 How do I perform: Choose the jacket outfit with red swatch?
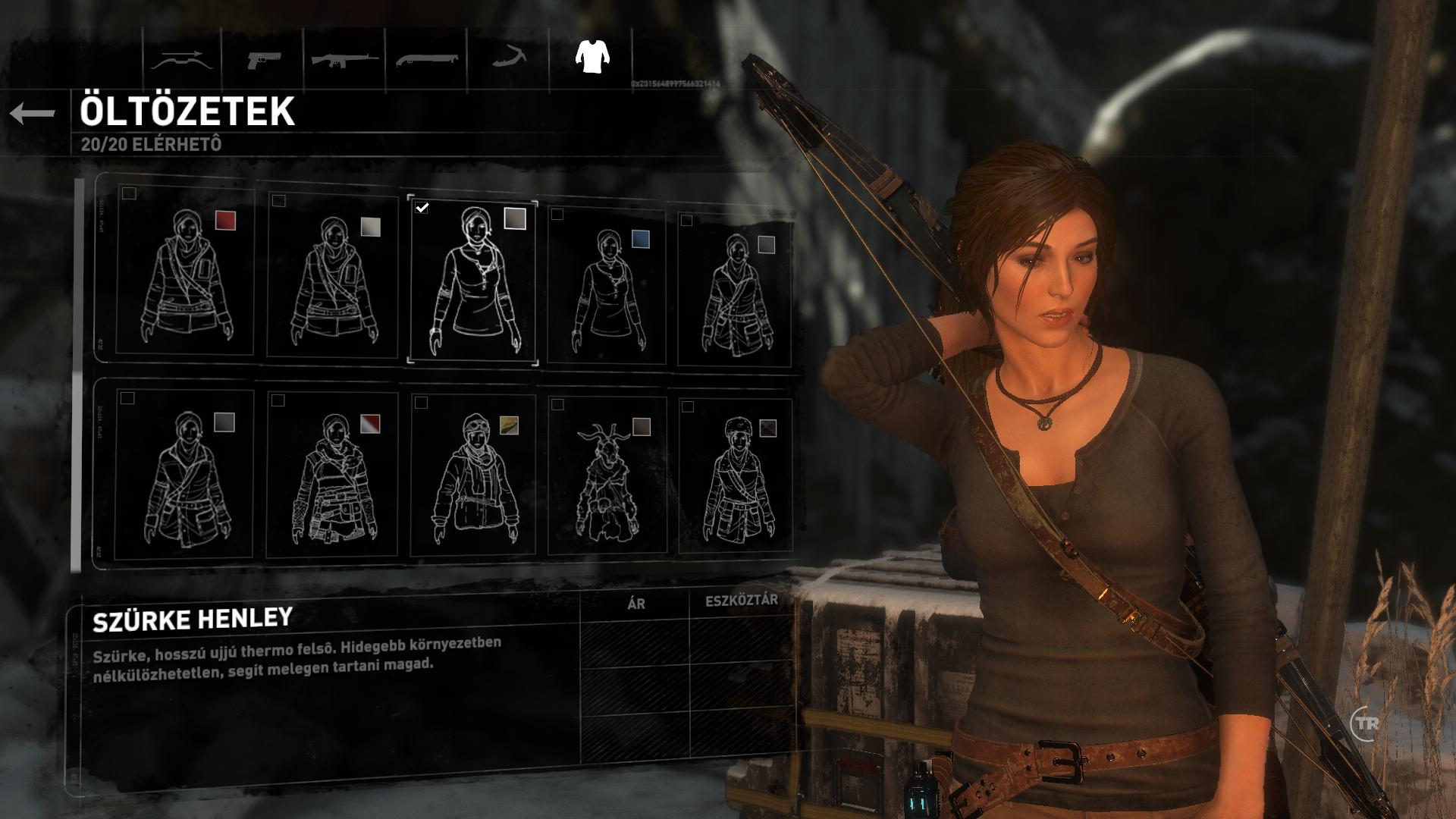[x=187, y=271]
